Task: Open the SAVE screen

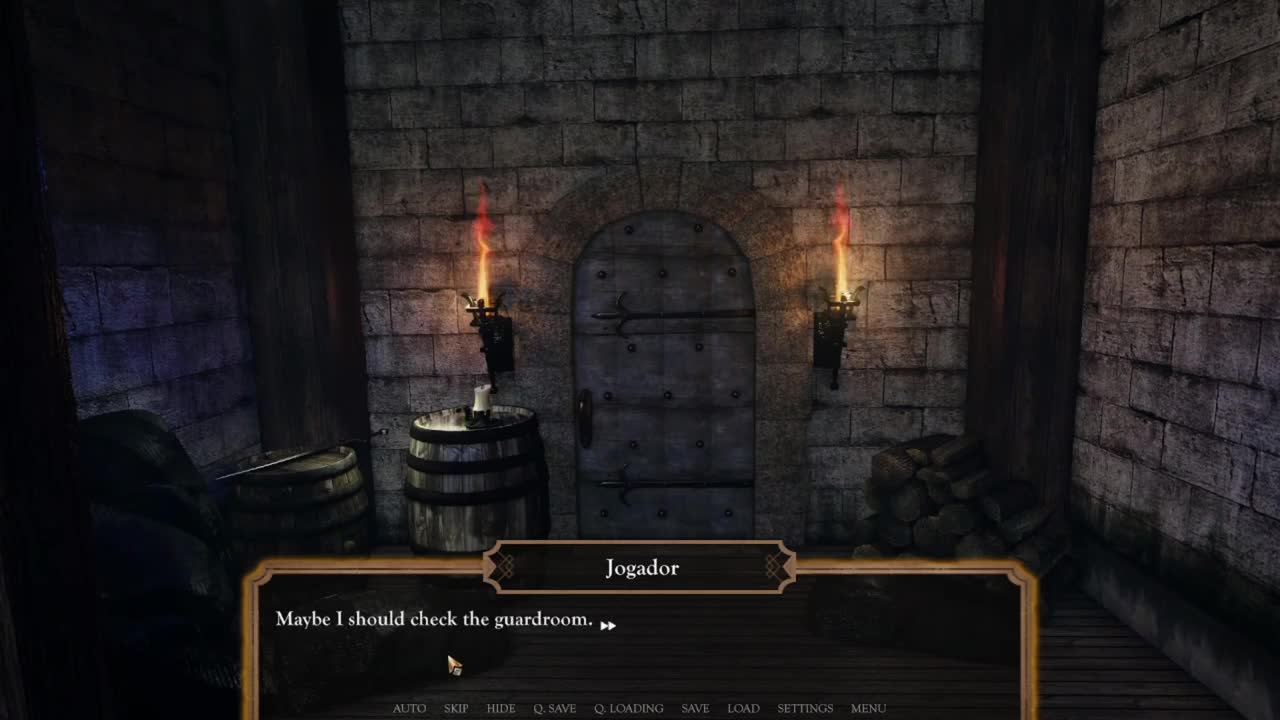Action: click(695, 708)
